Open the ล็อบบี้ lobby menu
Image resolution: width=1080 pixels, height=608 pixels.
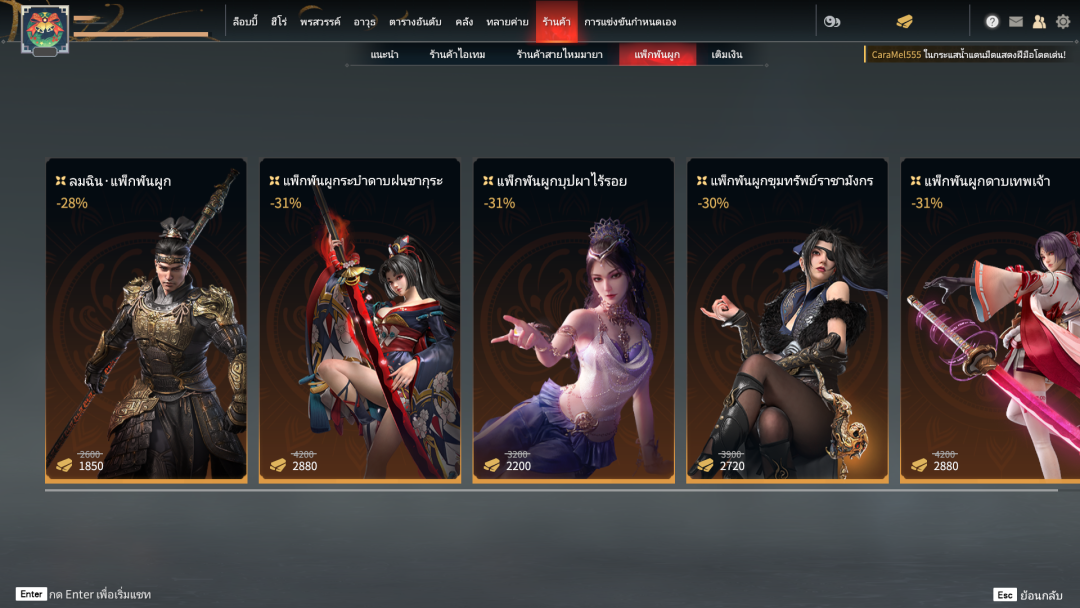pos(245,21)
